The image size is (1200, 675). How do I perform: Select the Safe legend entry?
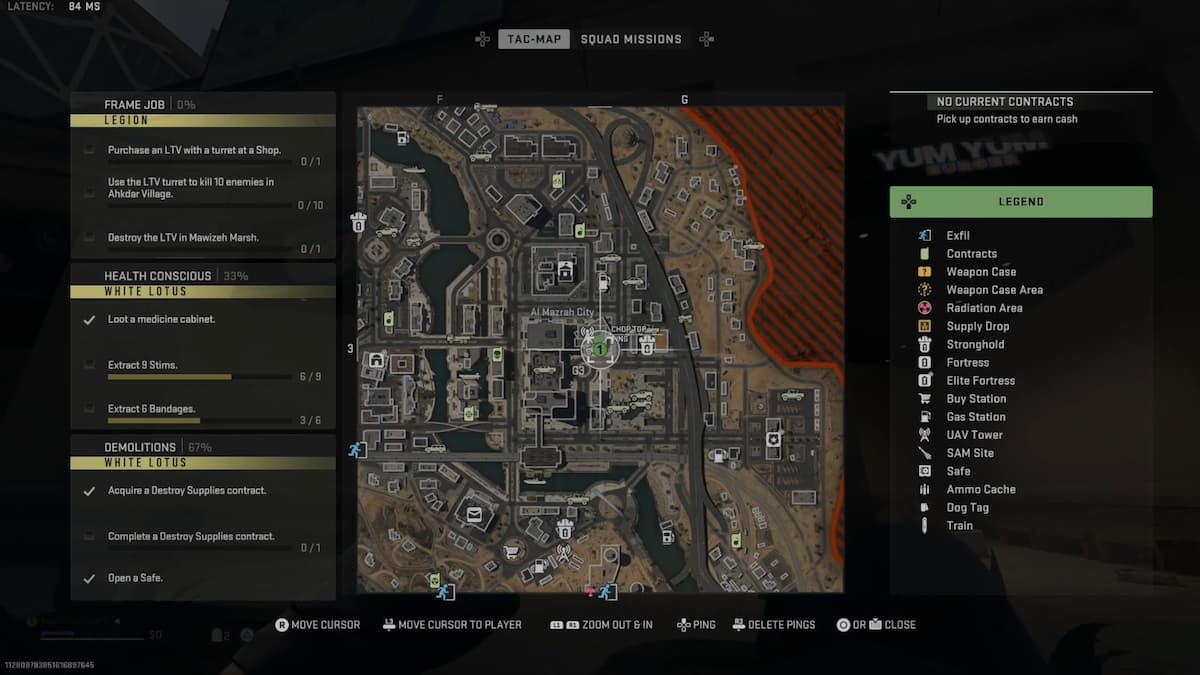pos(958,471)
